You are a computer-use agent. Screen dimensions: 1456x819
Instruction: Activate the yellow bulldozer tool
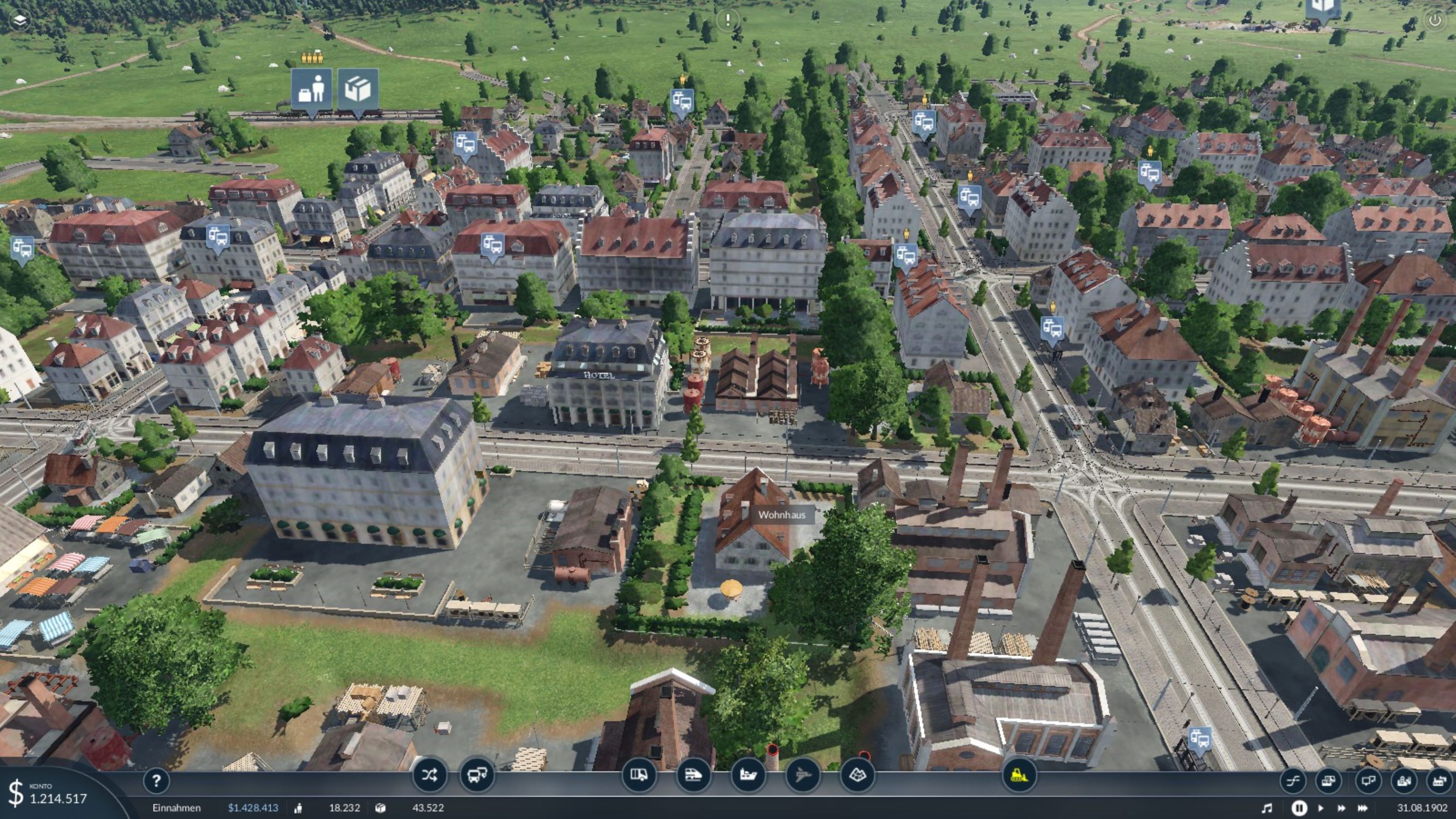pyautogui.click(x=1019, y=775)
